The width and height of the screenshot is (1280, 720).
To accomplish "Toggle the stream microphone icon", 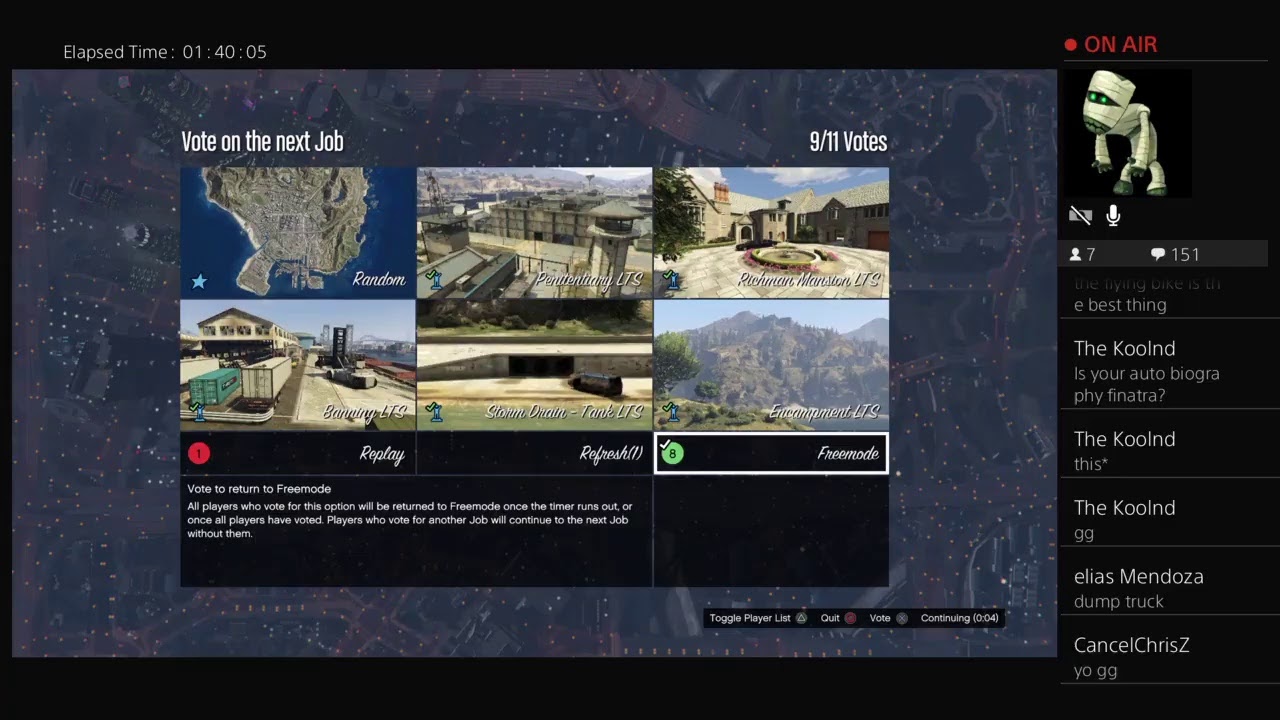I will 1113,216.
